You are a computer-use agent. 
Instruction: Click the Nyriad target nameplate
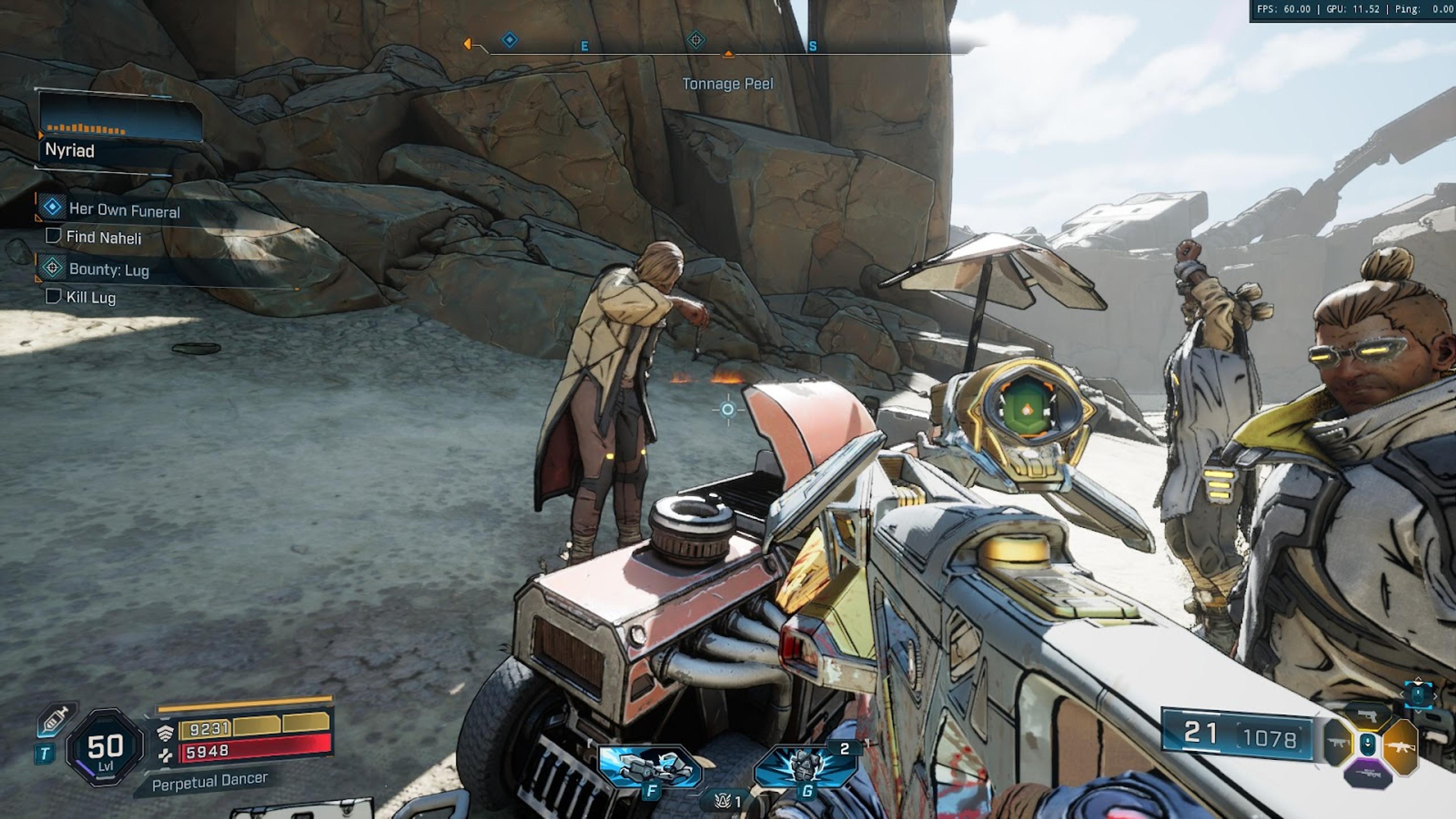click(69, 151)
